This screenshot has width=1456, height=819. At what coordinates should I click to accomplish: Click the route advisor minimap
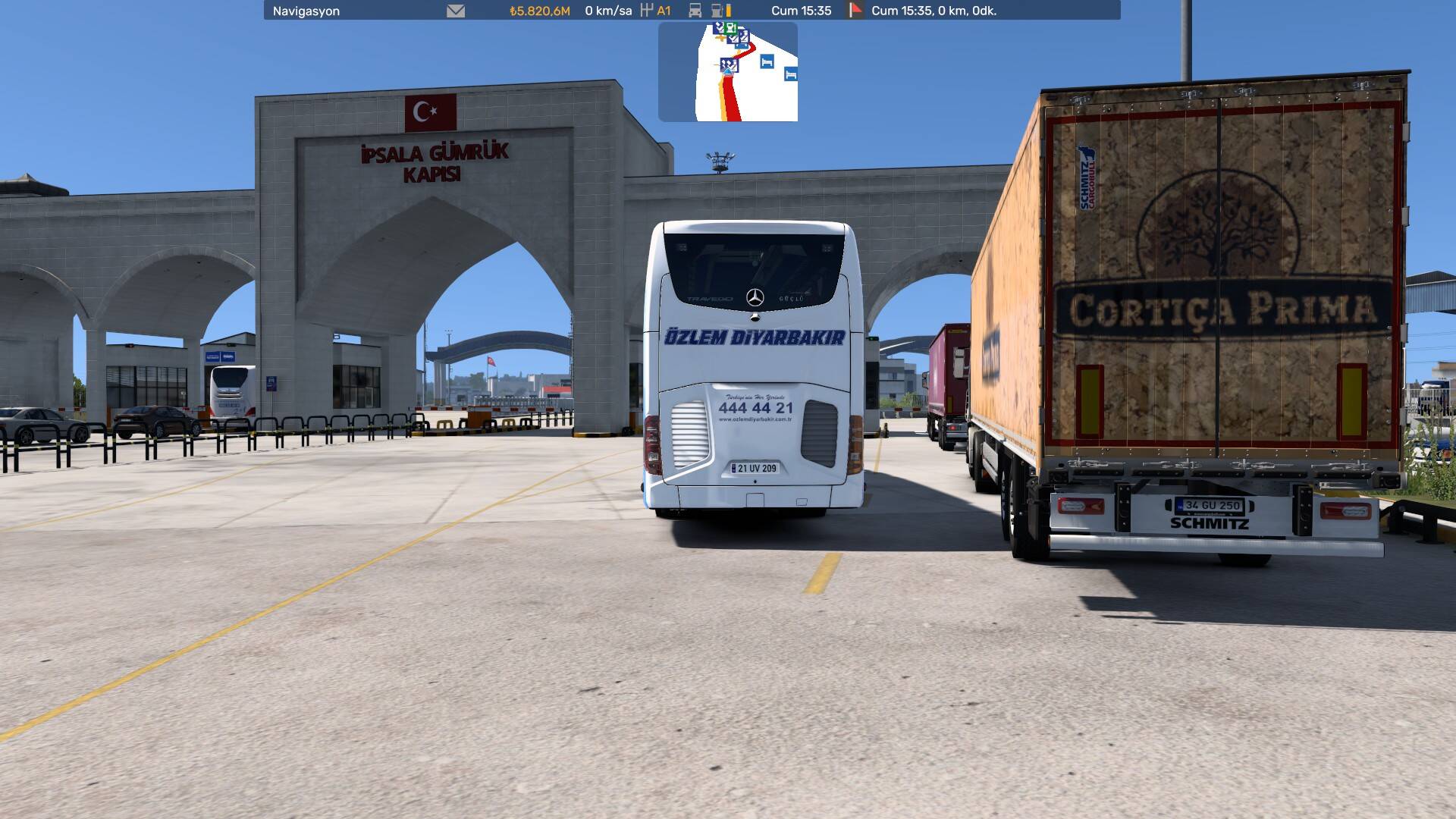click(728, 72)
